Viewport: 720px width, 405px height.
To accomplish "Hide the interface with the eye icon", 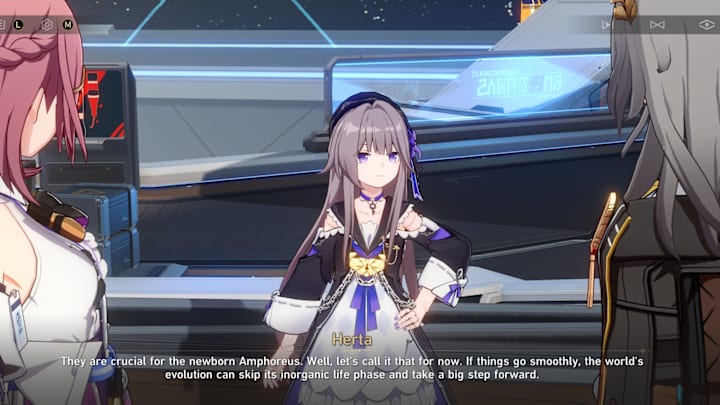I will click(x=706, y=24).
